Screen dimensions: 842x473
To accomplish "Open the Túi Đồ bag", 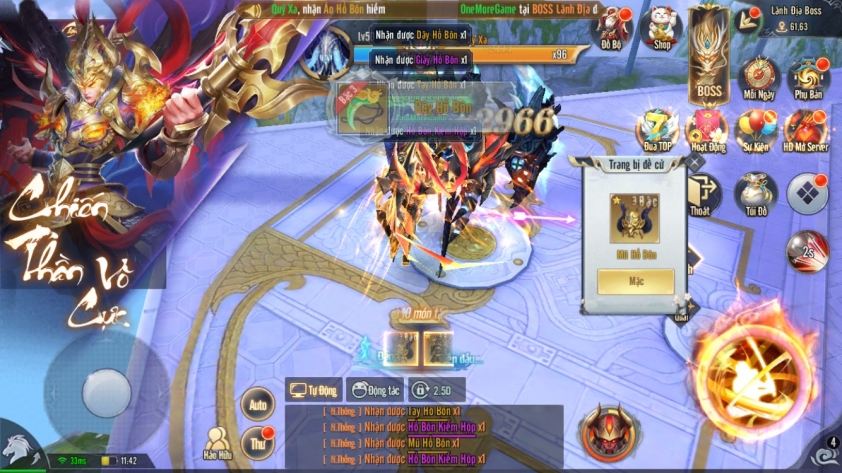I will 755,194.
